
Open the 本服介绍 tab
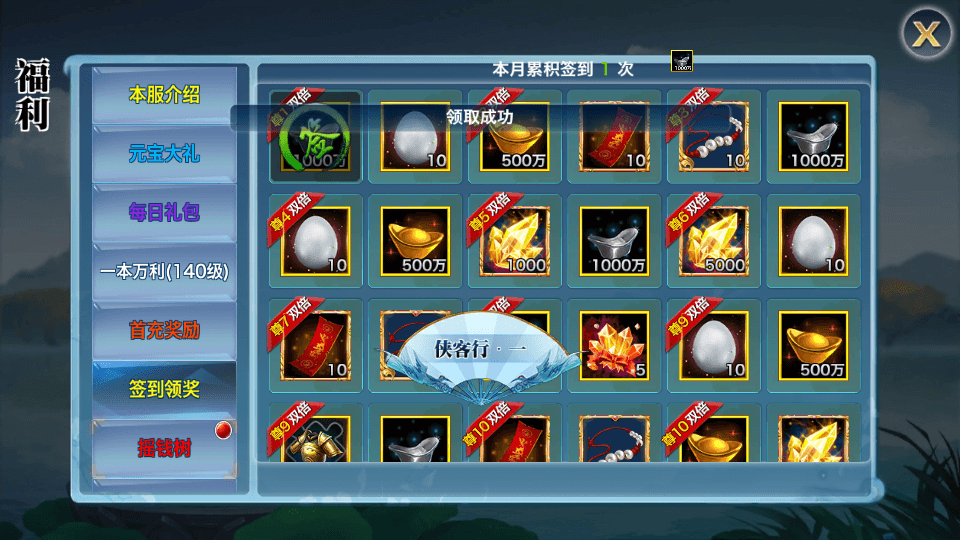click(165, 96)
